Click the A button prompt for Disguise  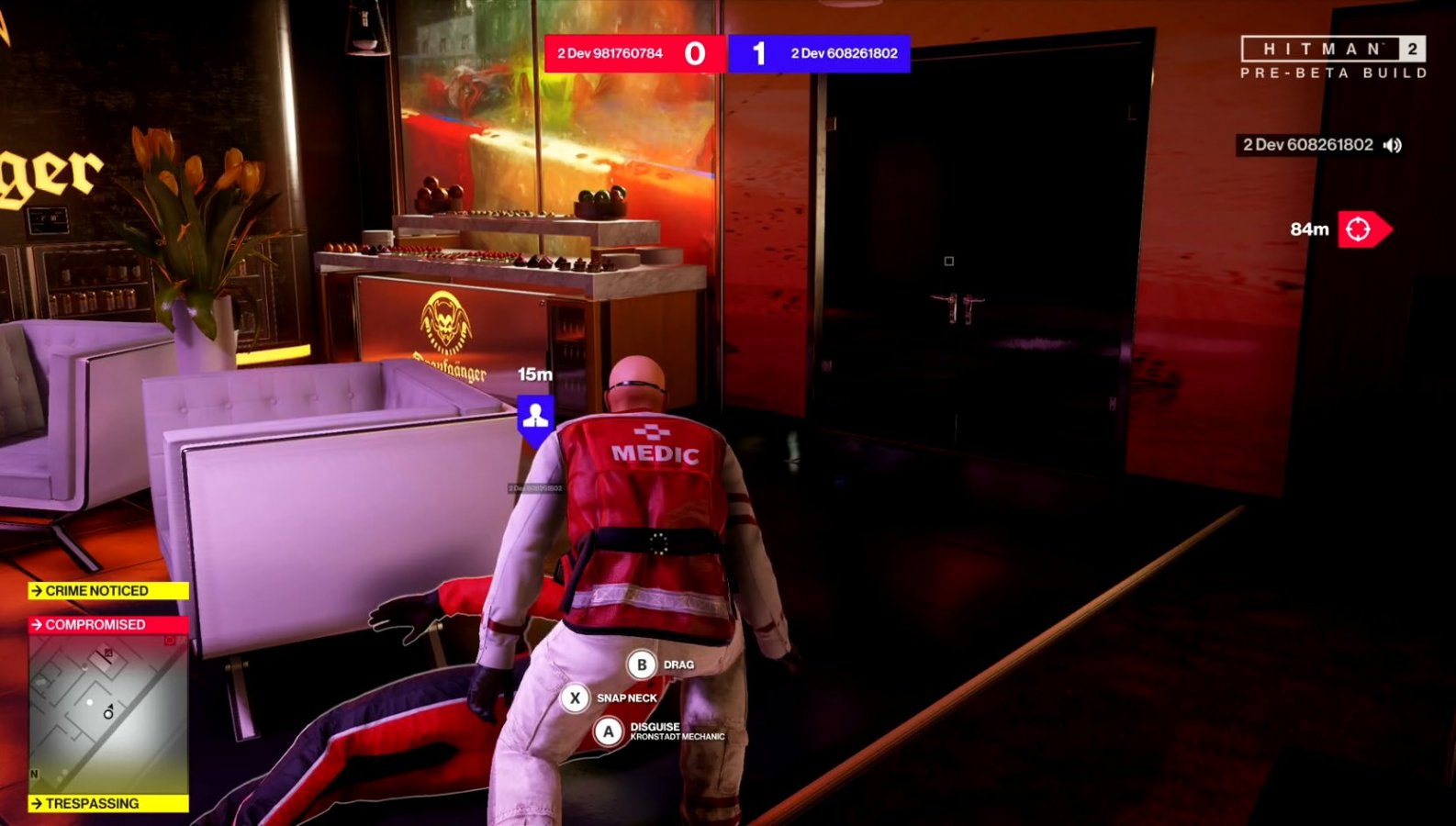(x=608, y=731)
